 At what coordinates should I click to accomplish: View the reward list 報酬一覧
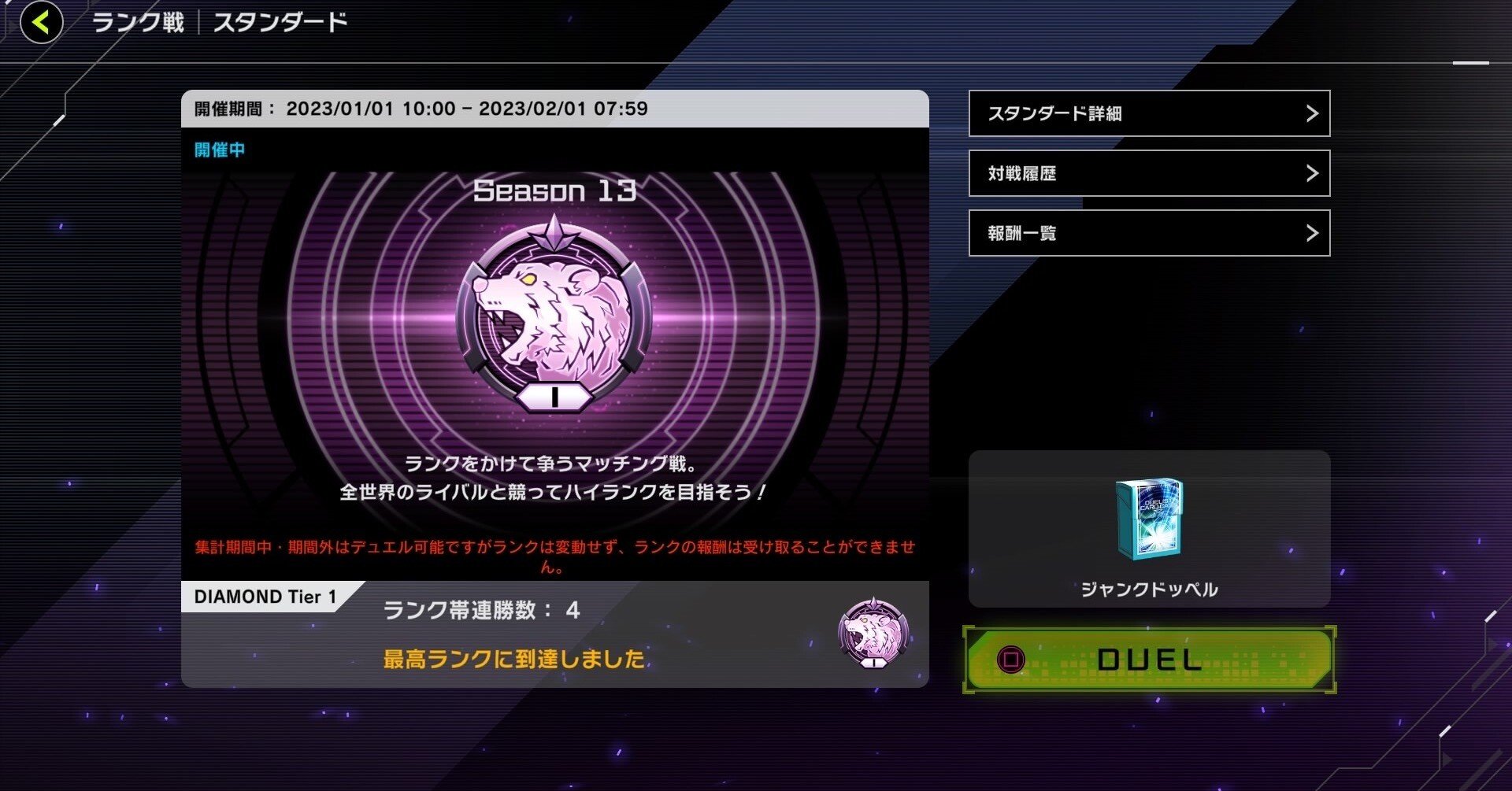pos(1022,233)
